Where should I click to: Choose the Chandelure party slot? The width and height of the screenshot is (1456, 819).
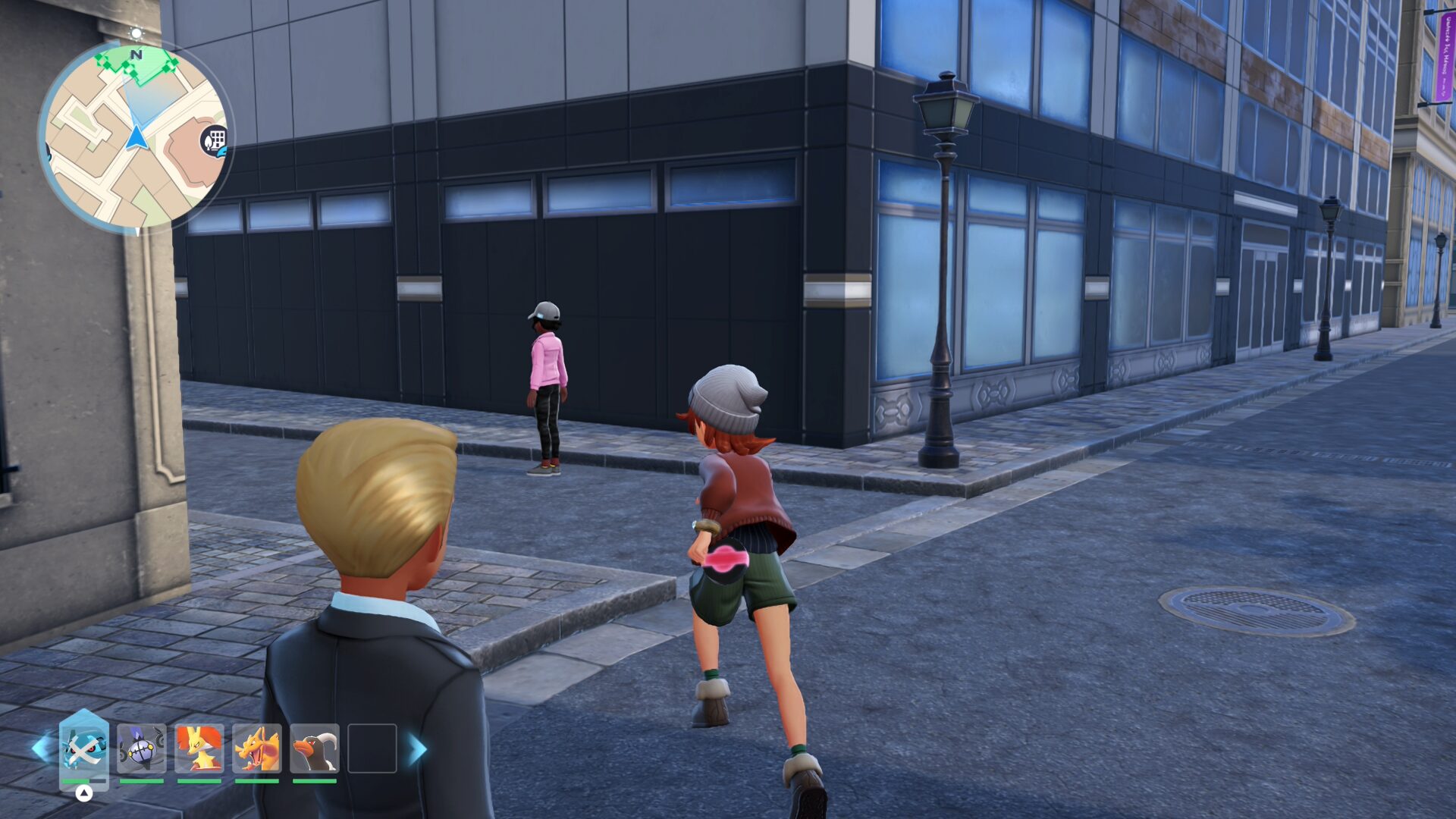click(x=141, y=749)
